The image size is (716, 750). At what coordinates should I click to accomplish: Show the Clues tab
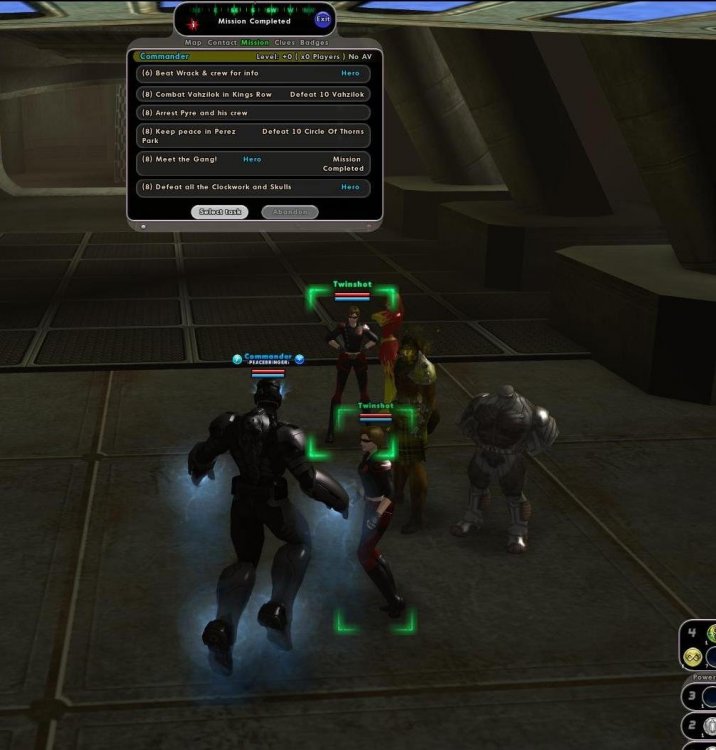tap(285, 43)
